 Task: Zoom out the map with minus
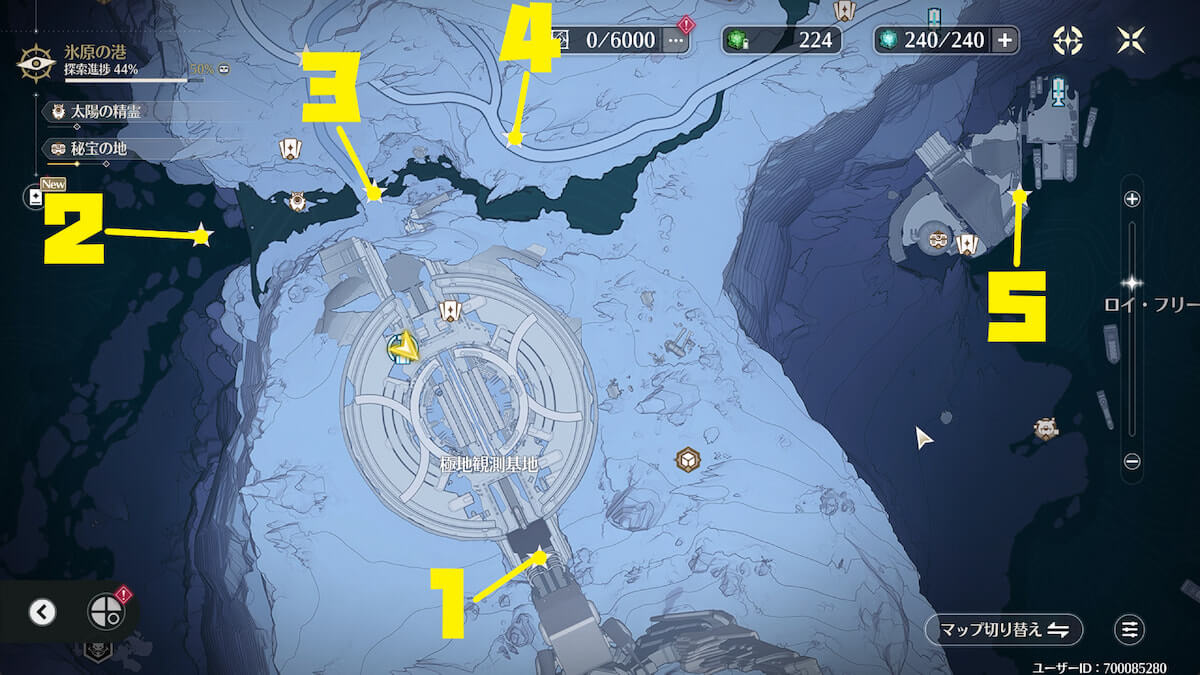pyautogui.click(x=1132, y=461)
